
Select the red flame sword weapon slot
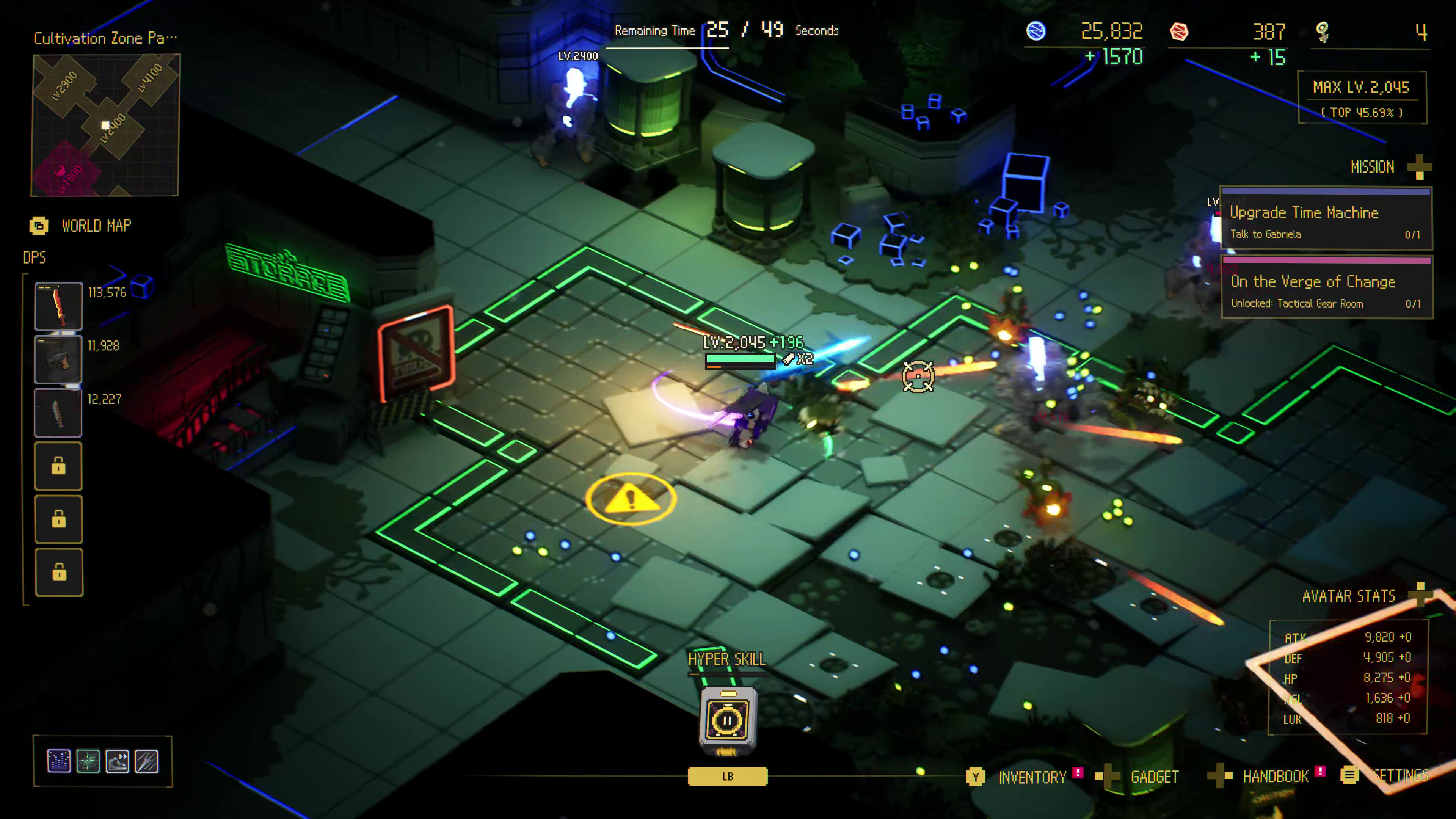58,306
